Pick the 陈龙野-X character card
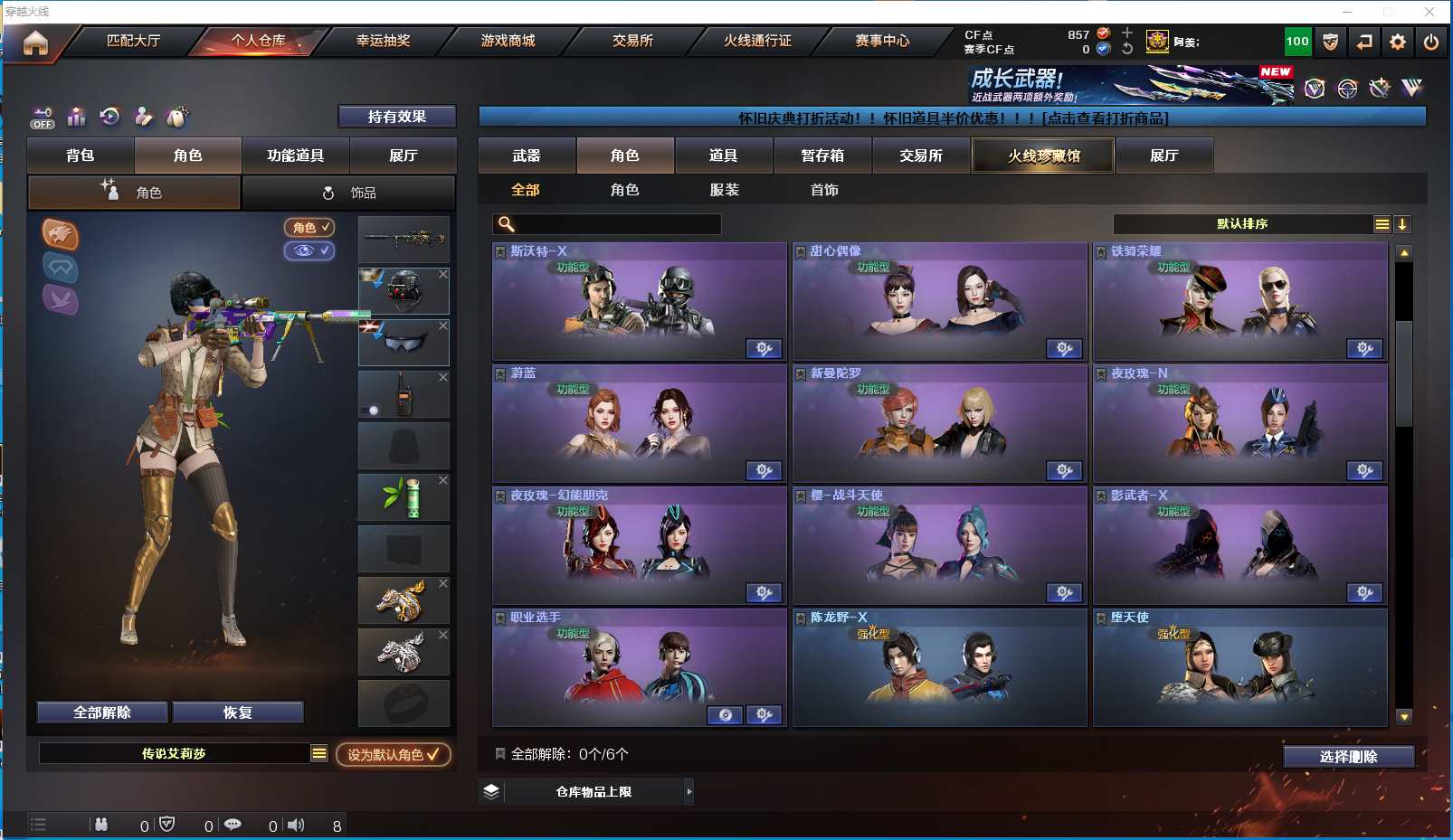 (x=939, y=668)
